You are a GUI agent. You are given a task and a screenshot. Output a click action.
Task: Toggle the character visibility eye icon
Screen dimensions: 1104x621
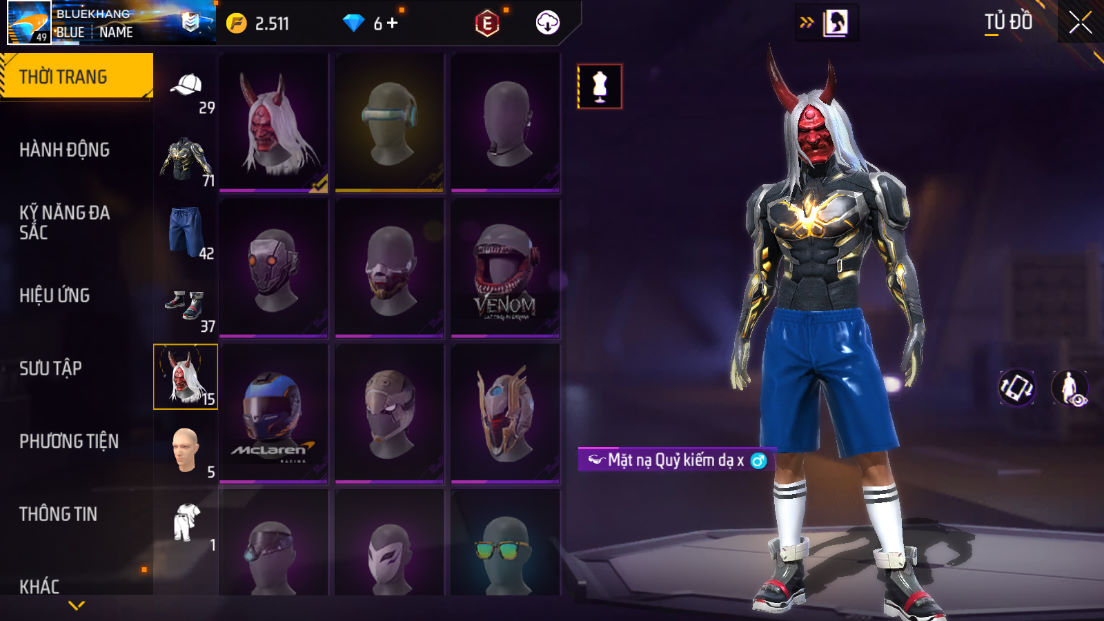tap(1071, 388)
